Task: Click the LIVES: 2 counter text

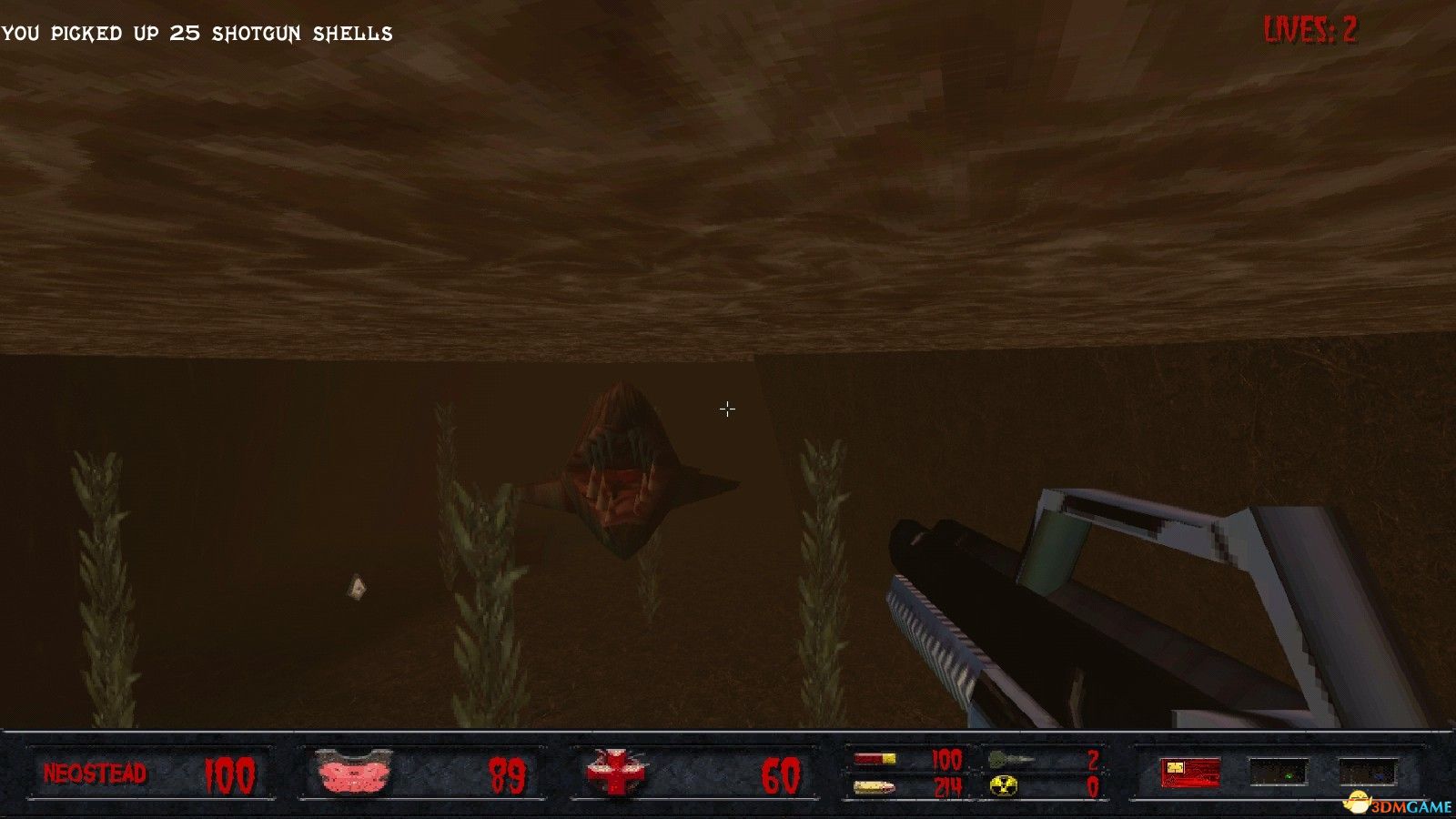Action: pos(1310,29)
